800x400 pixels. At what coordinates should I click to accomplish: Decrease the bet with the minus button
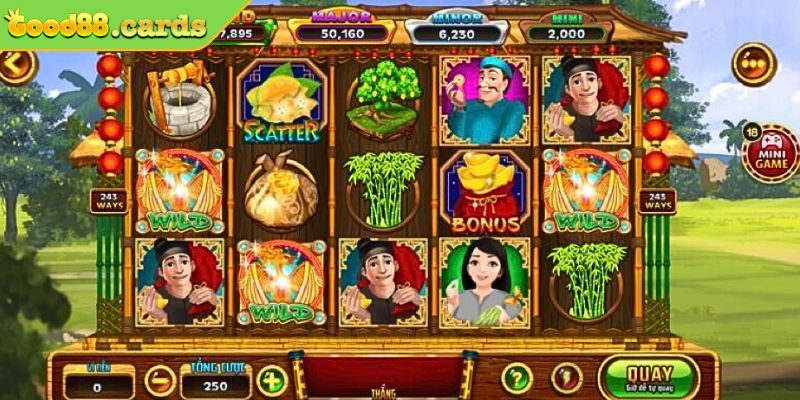click(x=159, y=380)
